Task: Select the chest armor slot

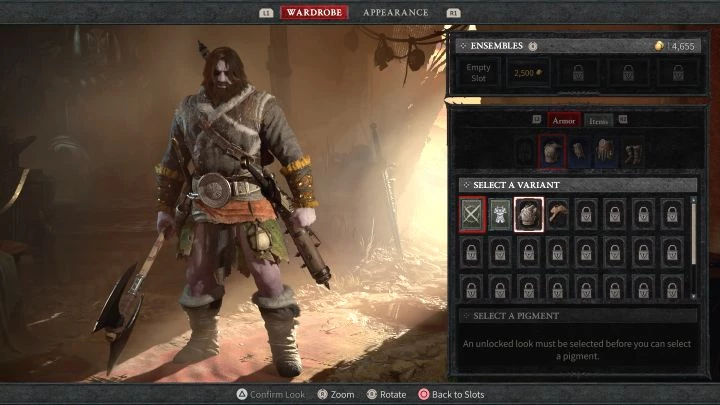Action: [x=553, y=152]
